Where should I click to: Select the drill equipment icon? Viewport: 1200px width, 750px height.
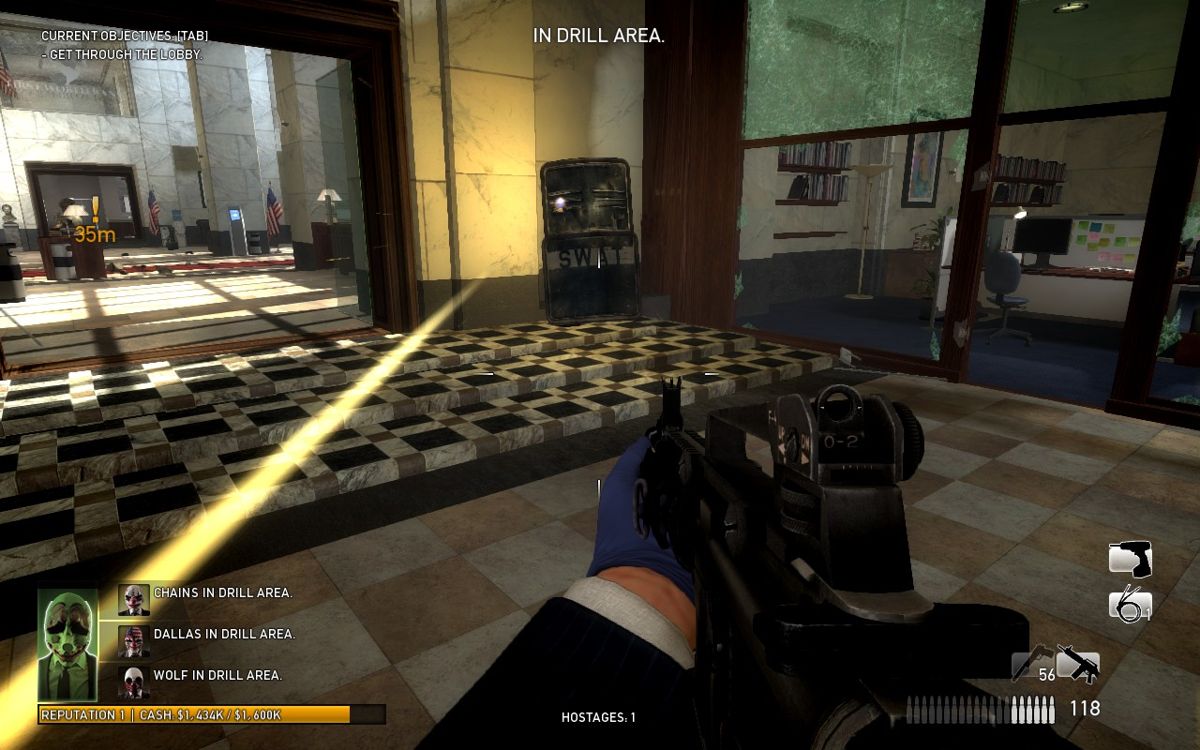pyautogui.click(x=1130, y=558)
